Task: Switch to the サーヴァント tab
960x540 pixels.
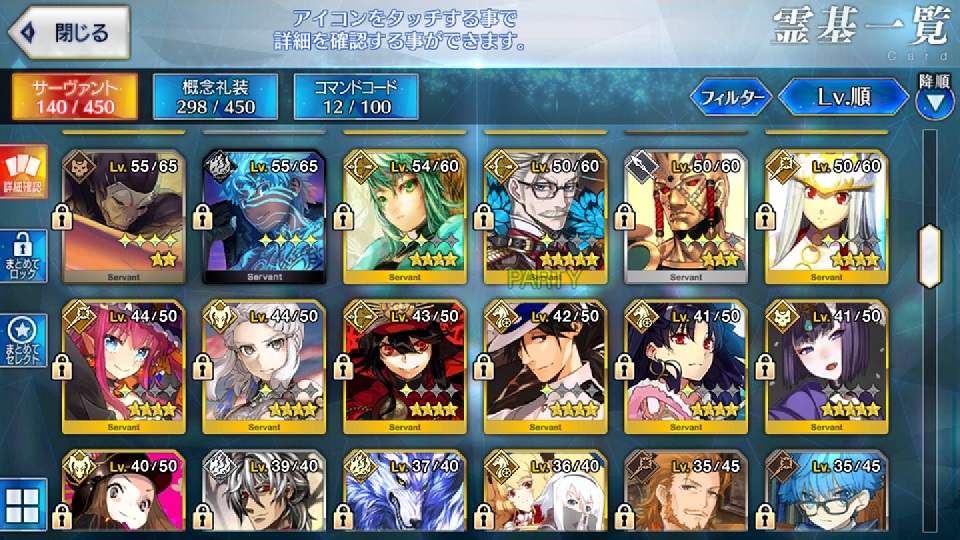Action: coord(74,96)
